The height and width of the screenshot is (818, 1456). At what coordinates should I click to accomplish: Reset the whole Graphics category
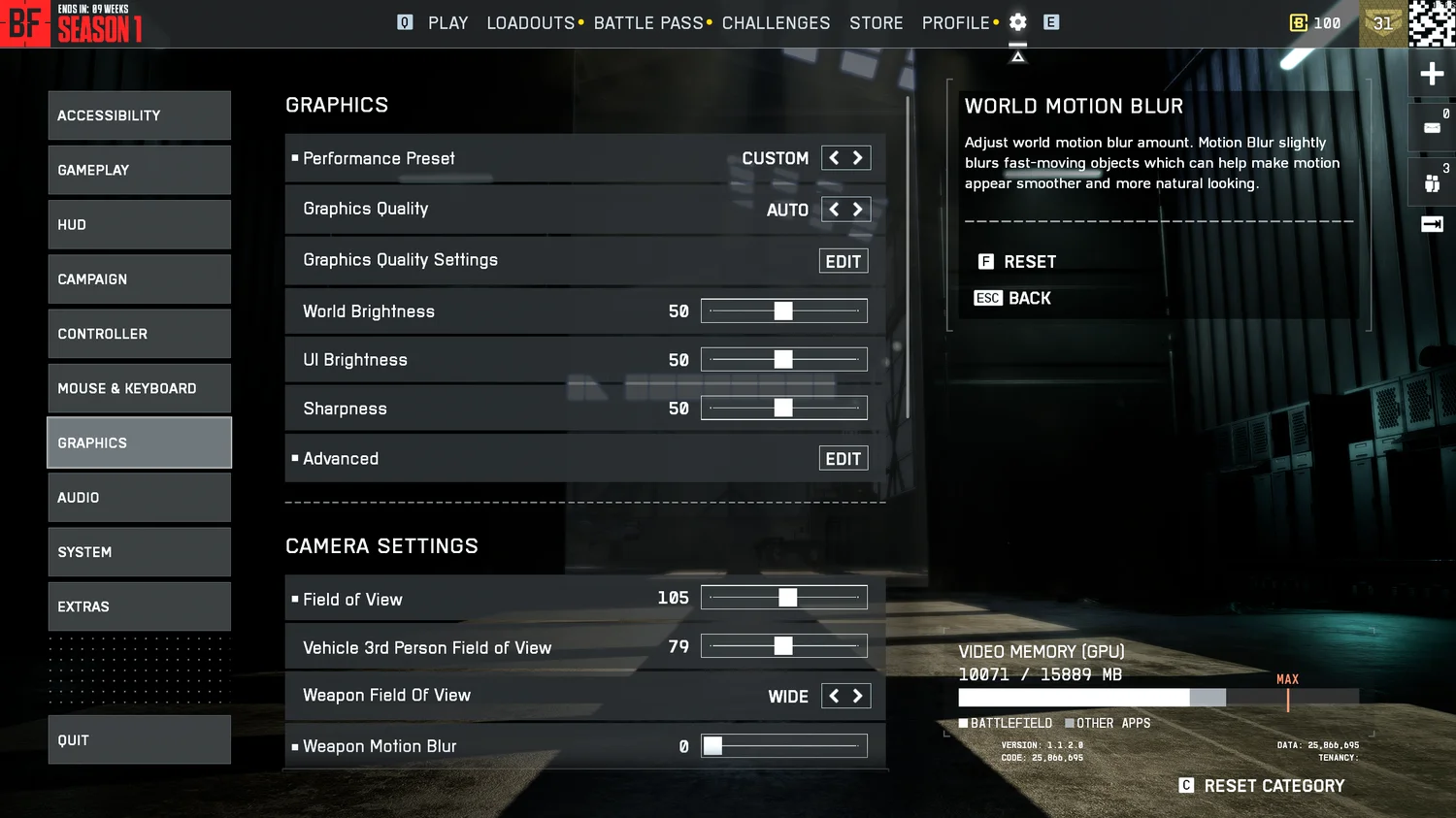point(1273,786)
